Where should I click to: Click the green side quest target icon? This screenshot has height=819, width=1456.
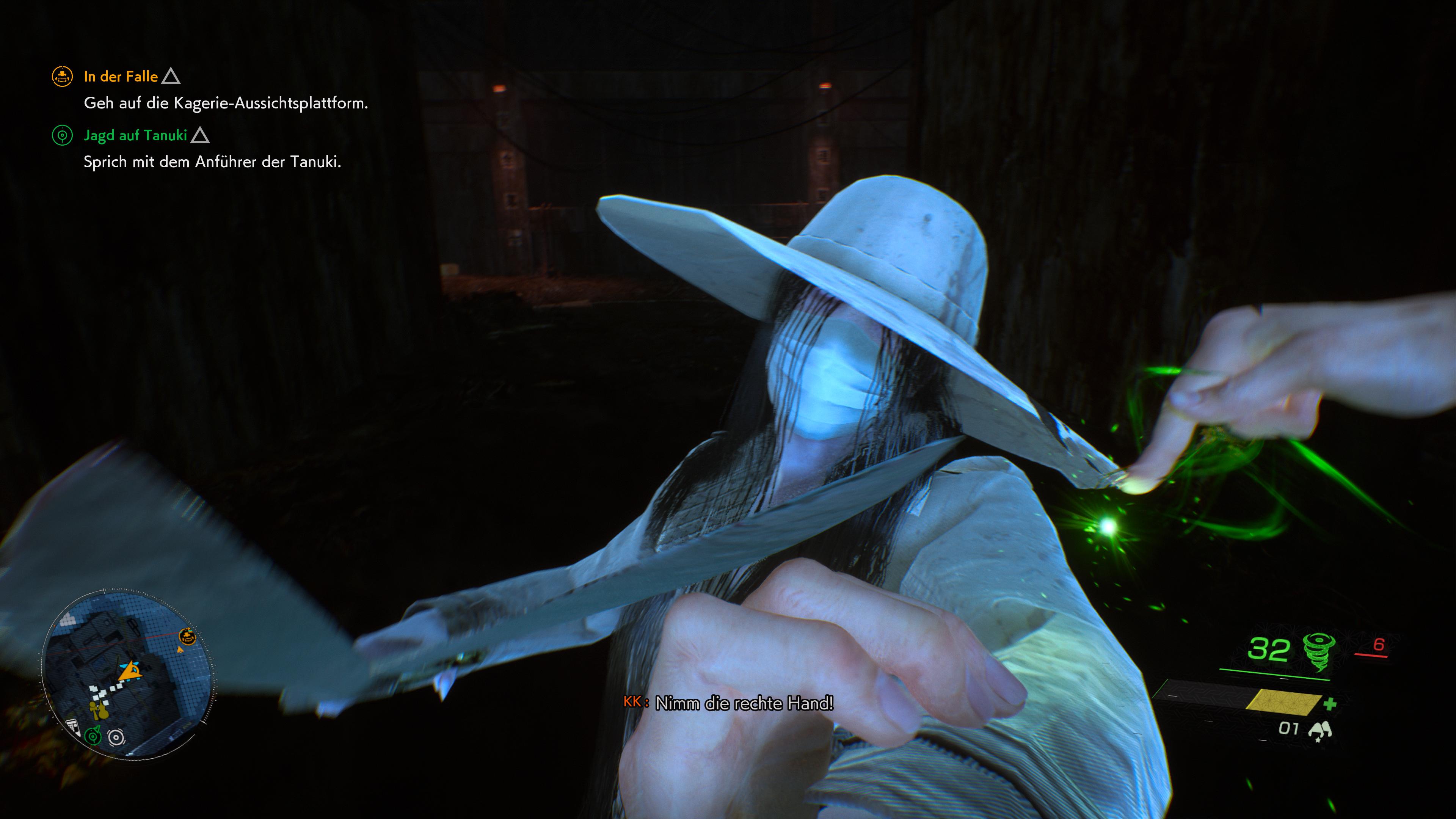62,135
